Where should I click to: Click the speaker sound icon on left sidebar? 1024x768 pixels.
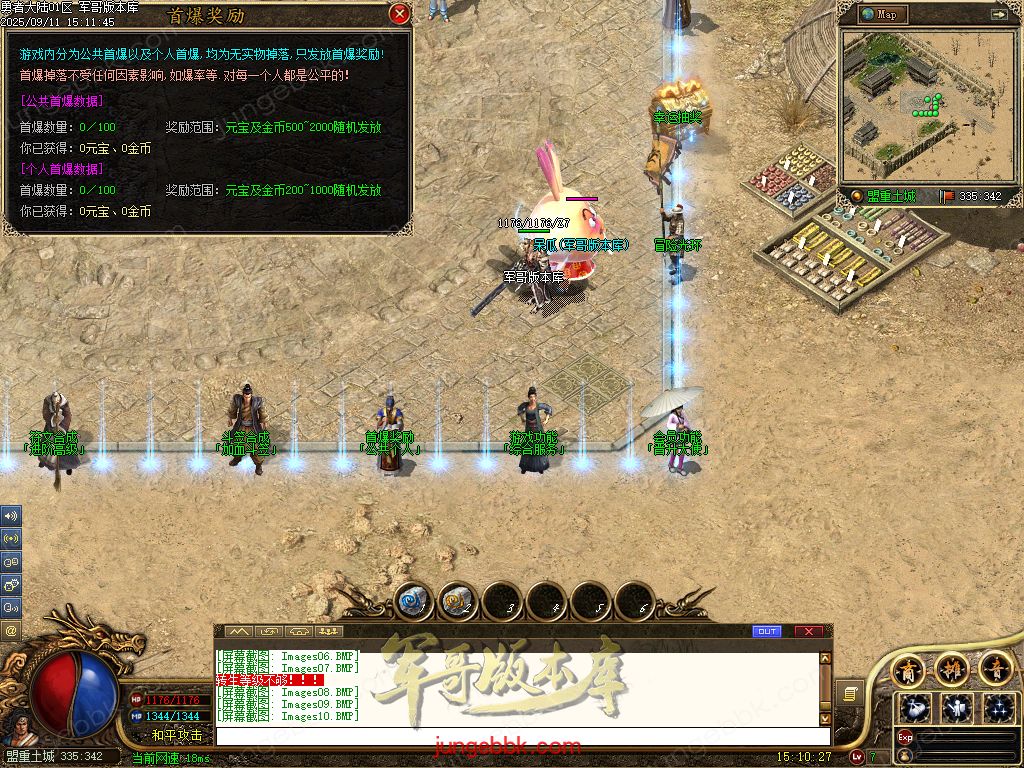11,517
